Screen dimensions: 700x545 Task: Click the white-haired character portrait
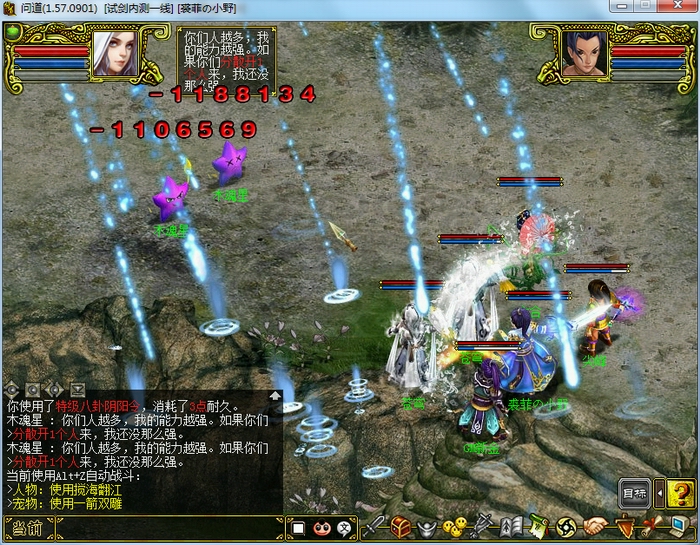pos(114,54)
